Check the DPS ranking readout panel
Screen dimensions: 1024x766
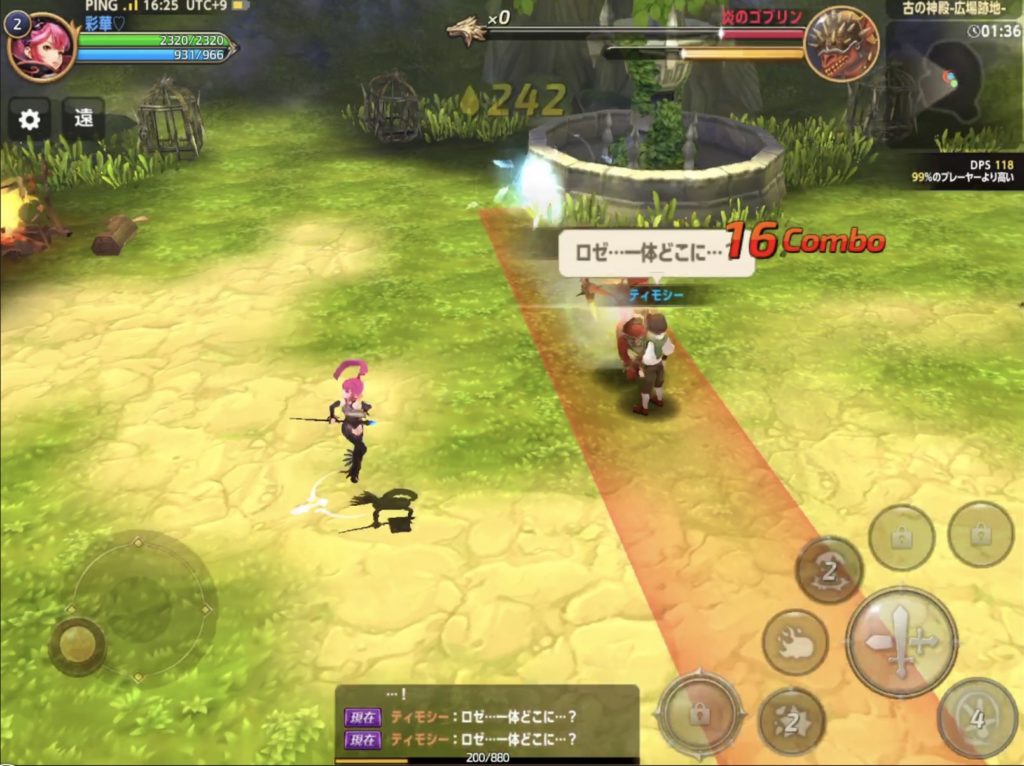(x=960, y=171)
